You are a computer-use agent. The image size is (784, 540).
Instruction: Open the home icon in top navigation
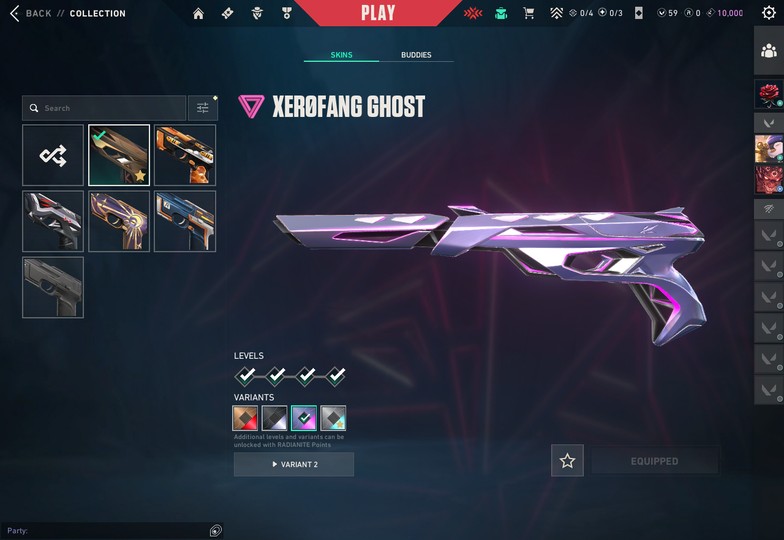tap(198, 13)
